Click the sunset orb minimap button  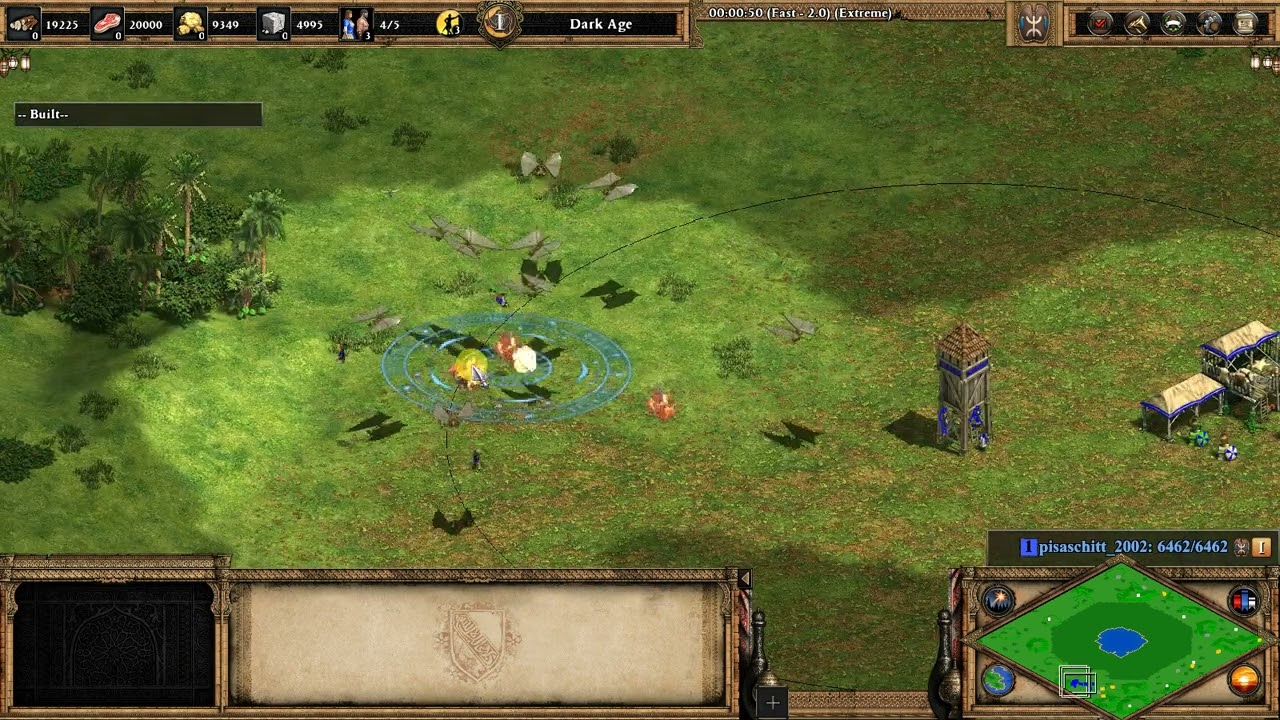pos(1244,681)
